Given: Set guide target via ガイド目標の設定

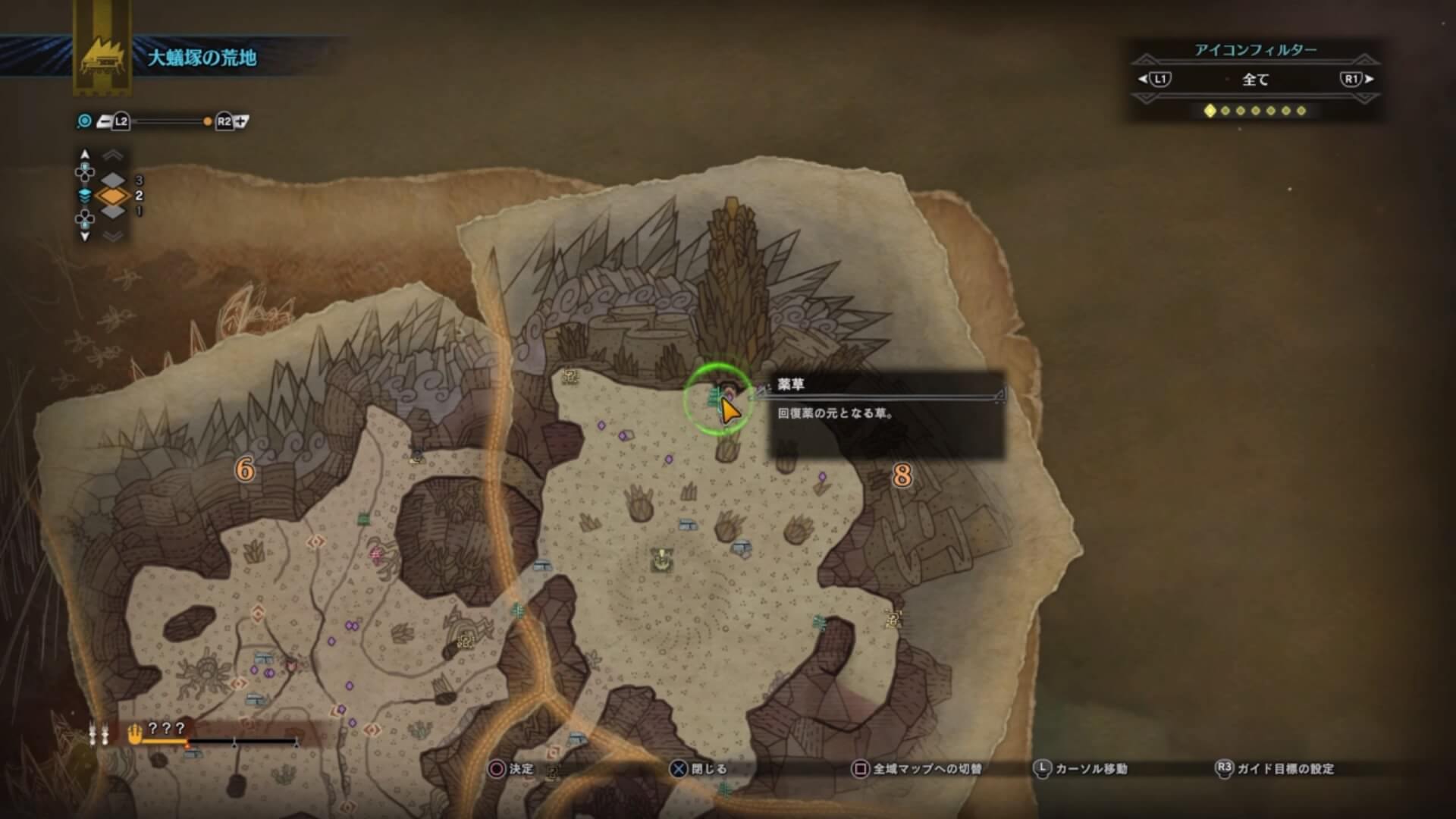Looking at the screenshot, I should [x=1285, y=769].
